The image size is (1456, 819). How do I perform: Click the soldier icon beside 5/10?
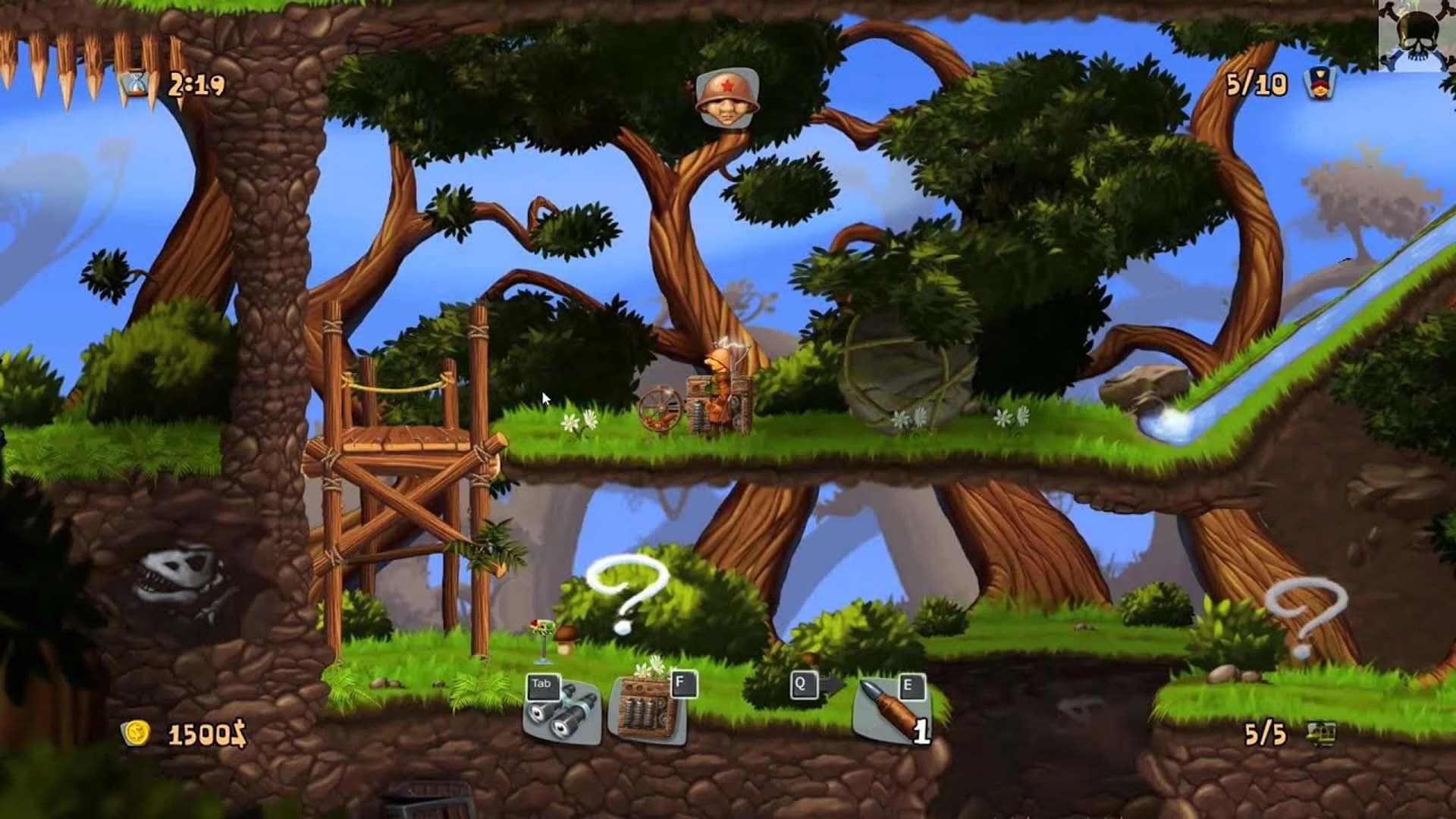[1319, 83]
